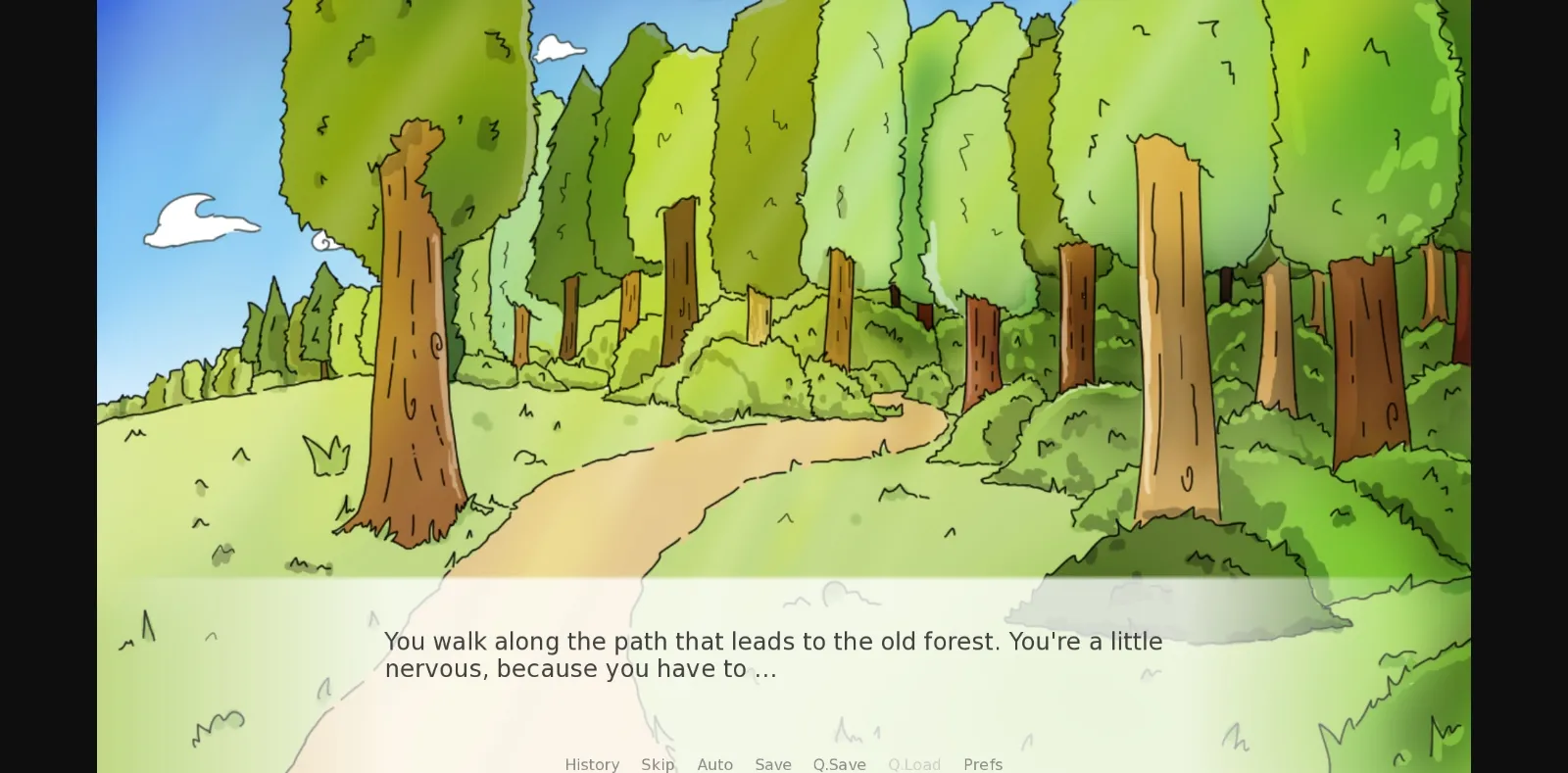Click the forest path to continue the scene
Image resolution: width=1568 pixels, height=773 pixels.
click(x=686, y=460)
